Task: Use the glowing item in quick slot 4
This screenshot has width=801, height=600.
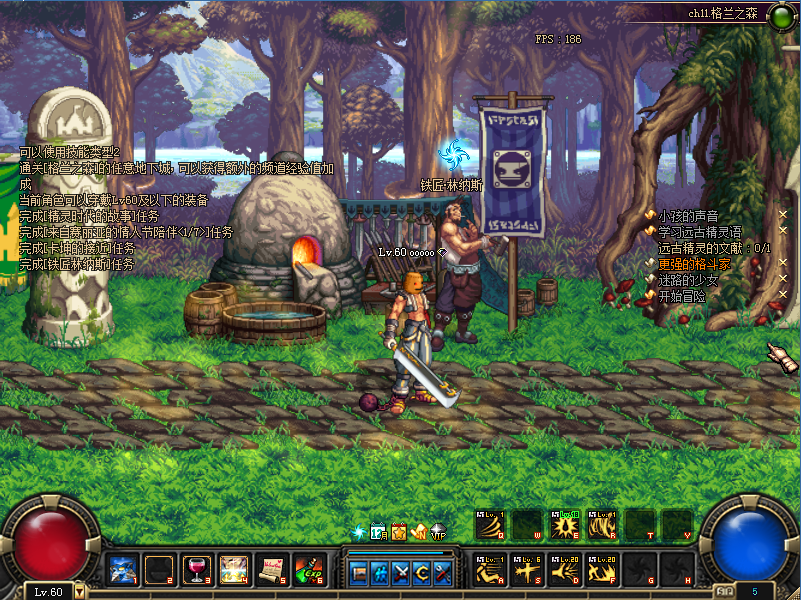Action: pos(234,570)
